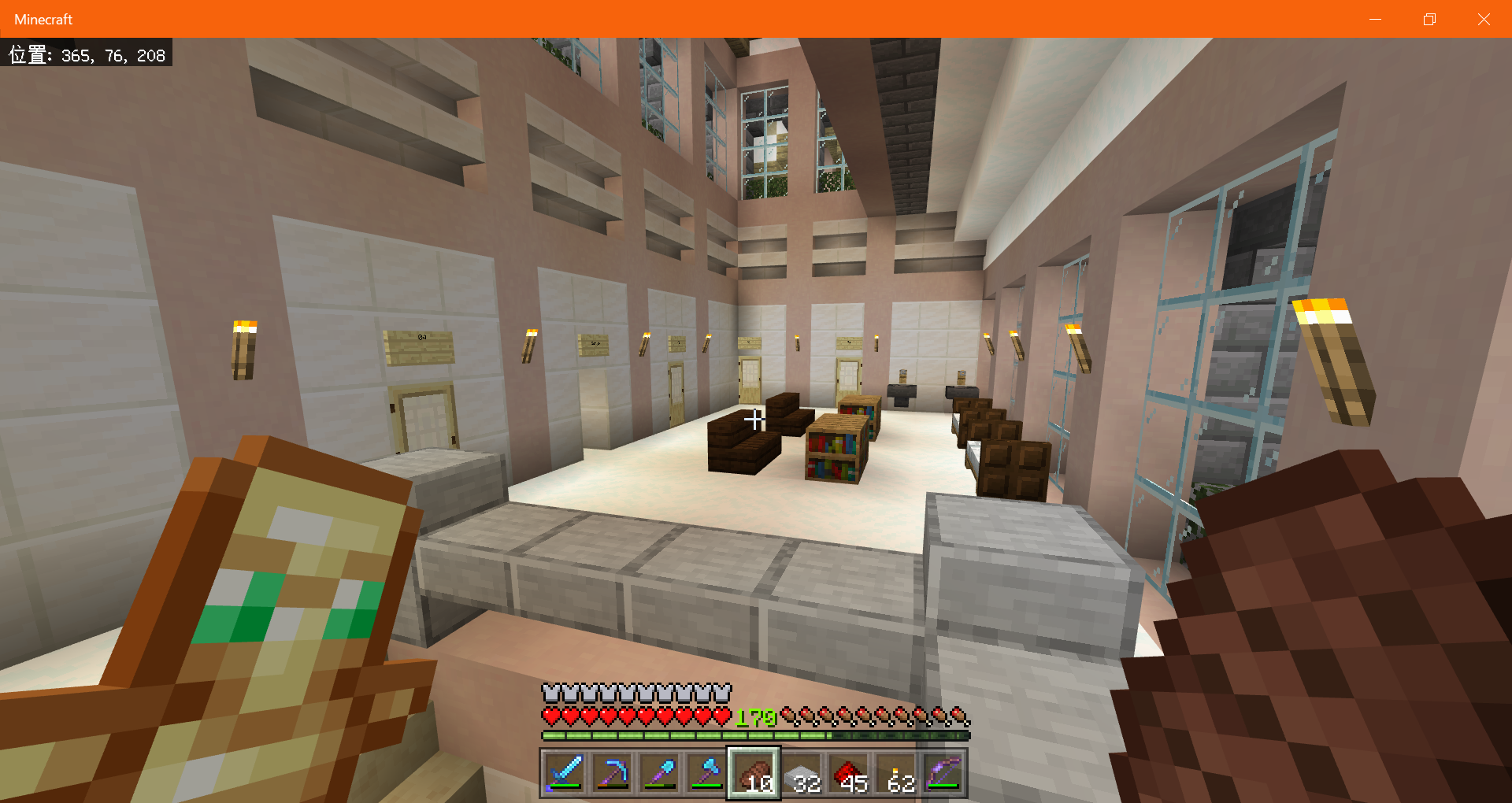Select the diamond shovel in the hotbar

[659, 772]
